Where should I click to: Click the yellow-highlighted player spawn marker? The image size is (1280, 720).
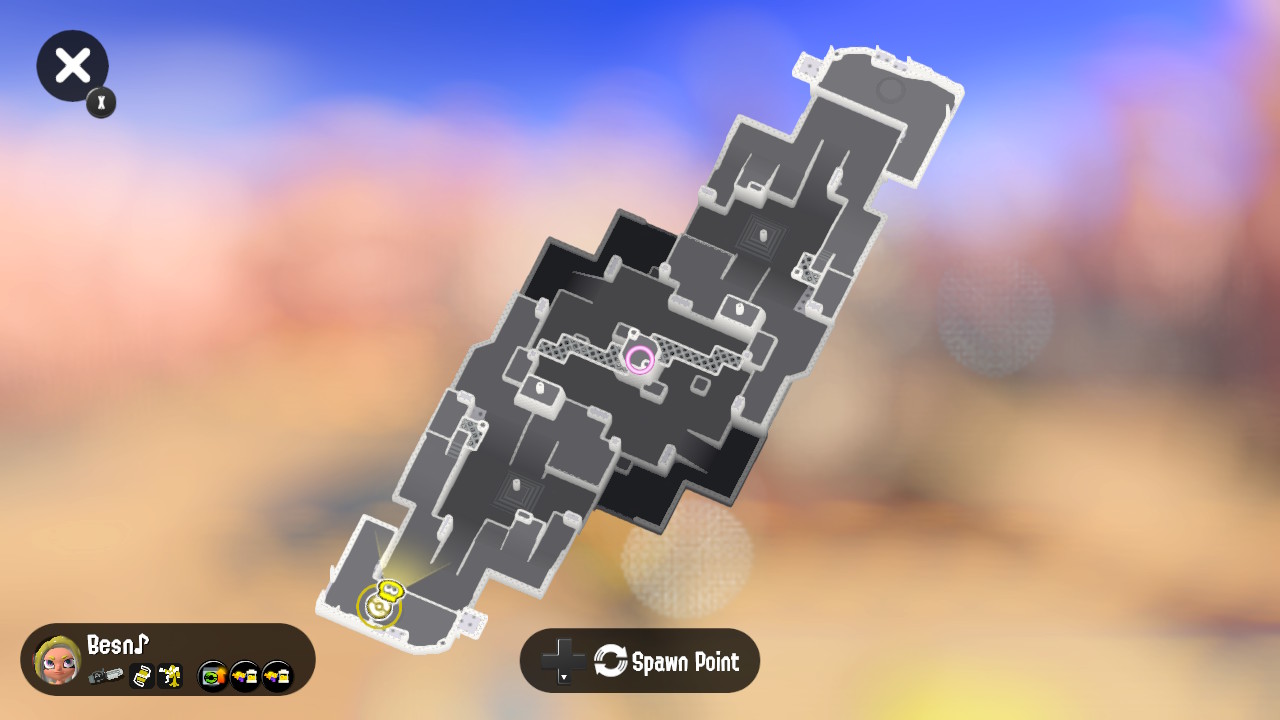[380, 601]
